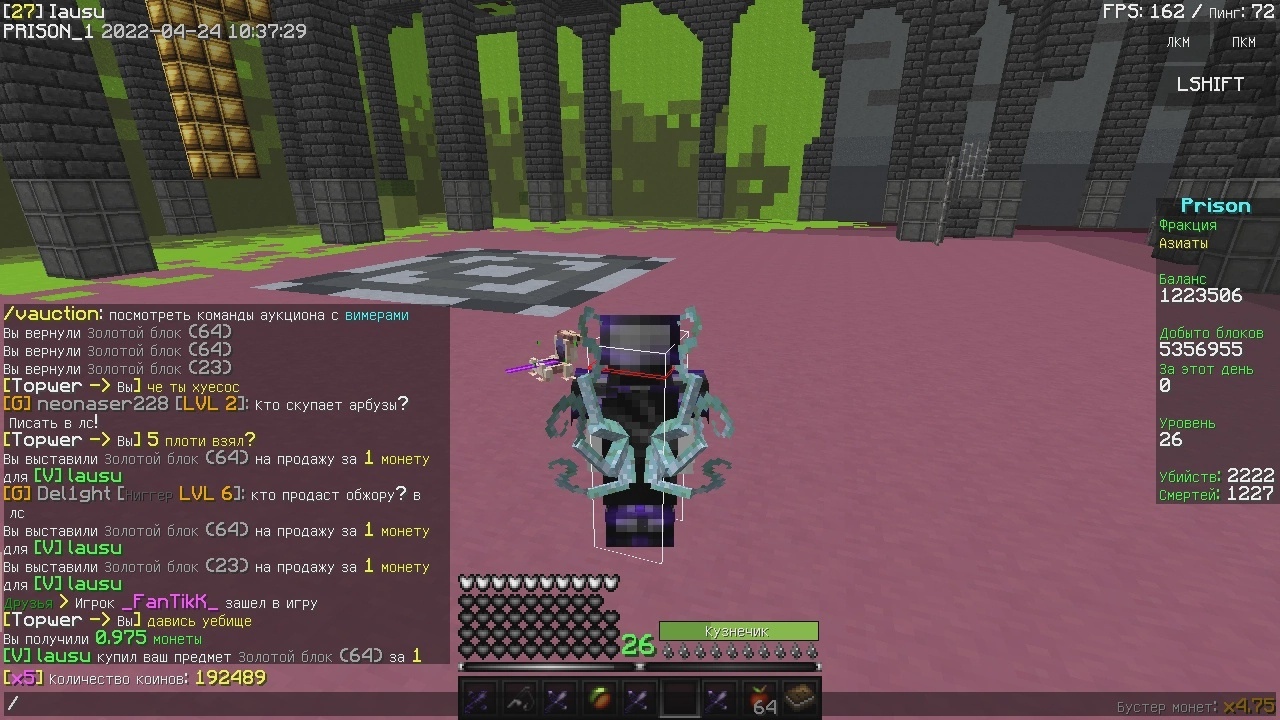This screenshot has height=720, width=1280.
Task: Open the вимерами link in the /vauction message
Action: [x=376, y=314]
